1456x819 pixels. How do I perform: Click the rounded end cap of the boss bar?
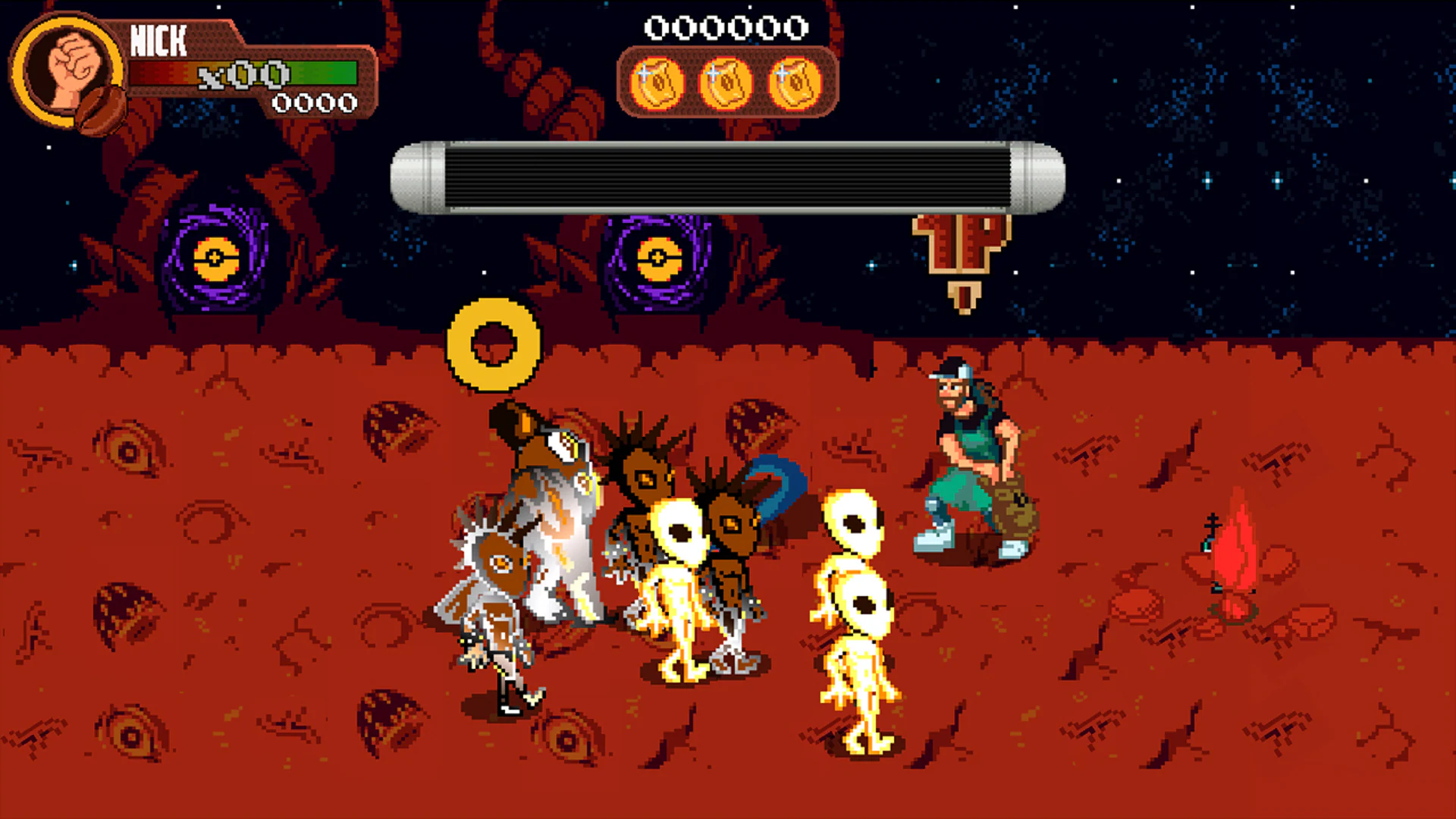[1037, 176]
